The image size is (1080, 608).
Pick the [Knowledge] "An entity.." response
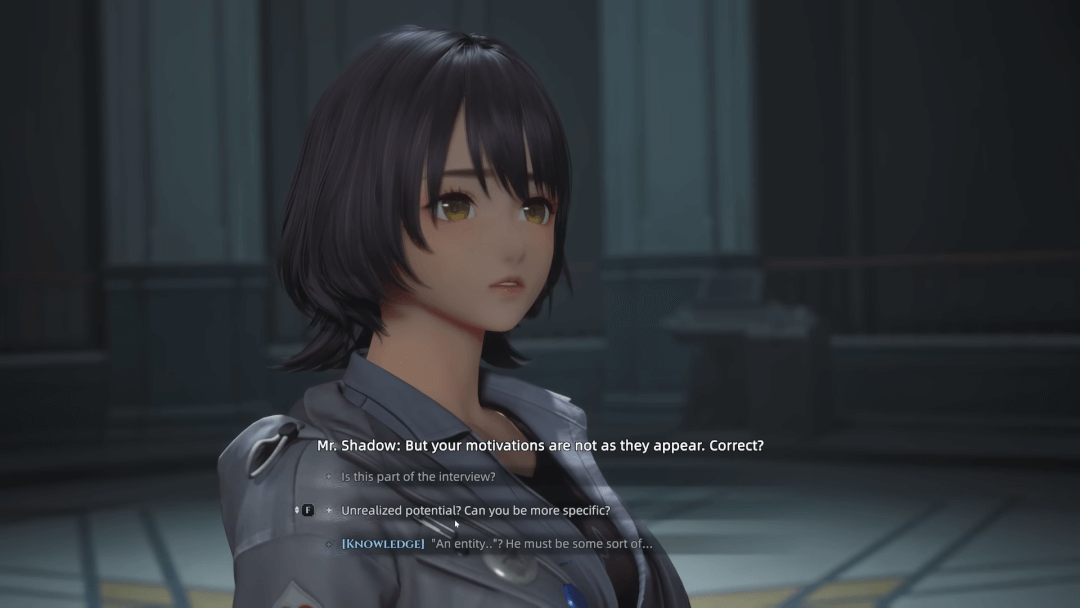[496, 544]
